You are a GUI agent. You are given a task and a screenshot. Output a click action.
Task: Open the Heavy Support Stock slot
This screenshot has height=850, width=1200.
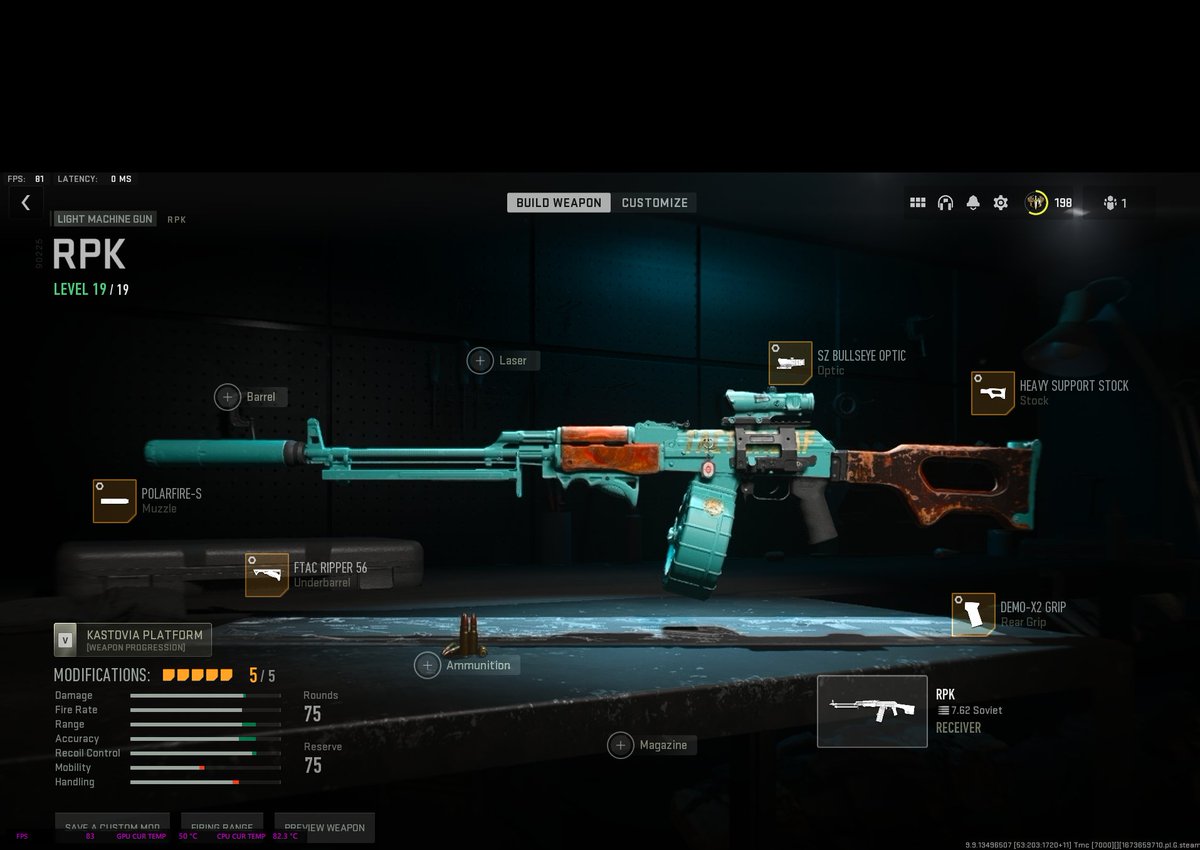[992, 393]
